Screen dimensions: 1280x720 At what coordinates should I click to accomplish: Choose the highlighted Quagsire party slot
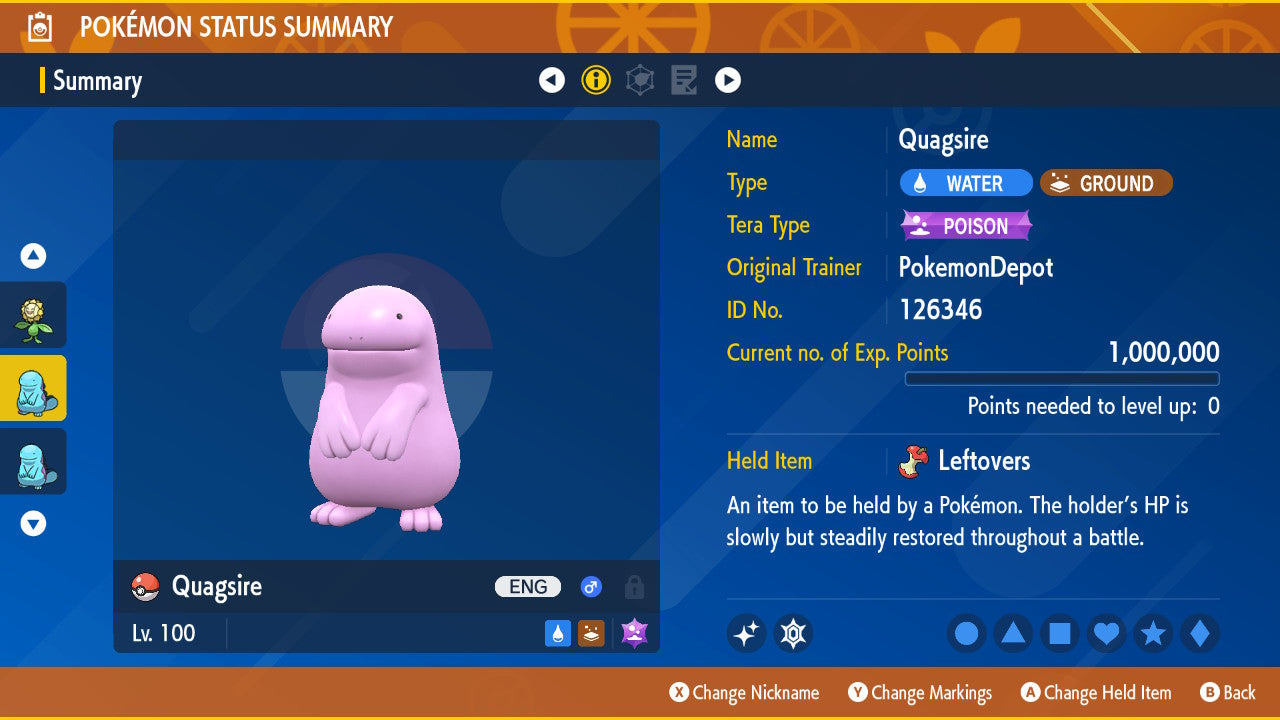pos(33,388)
